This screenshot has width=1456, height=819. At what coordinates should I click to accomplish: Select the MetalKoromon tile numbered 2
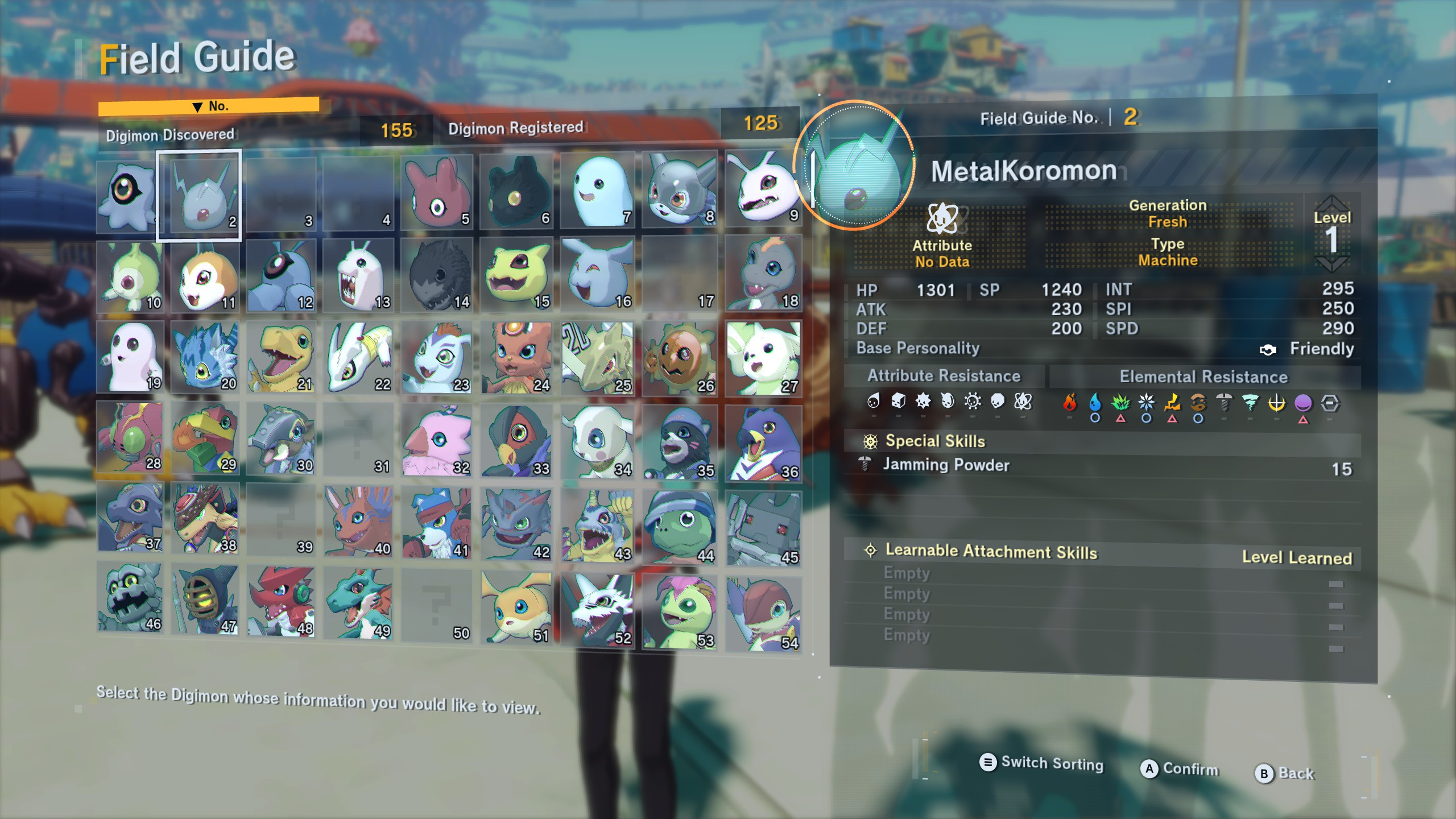pyautogui.click(x=199, y=195)
